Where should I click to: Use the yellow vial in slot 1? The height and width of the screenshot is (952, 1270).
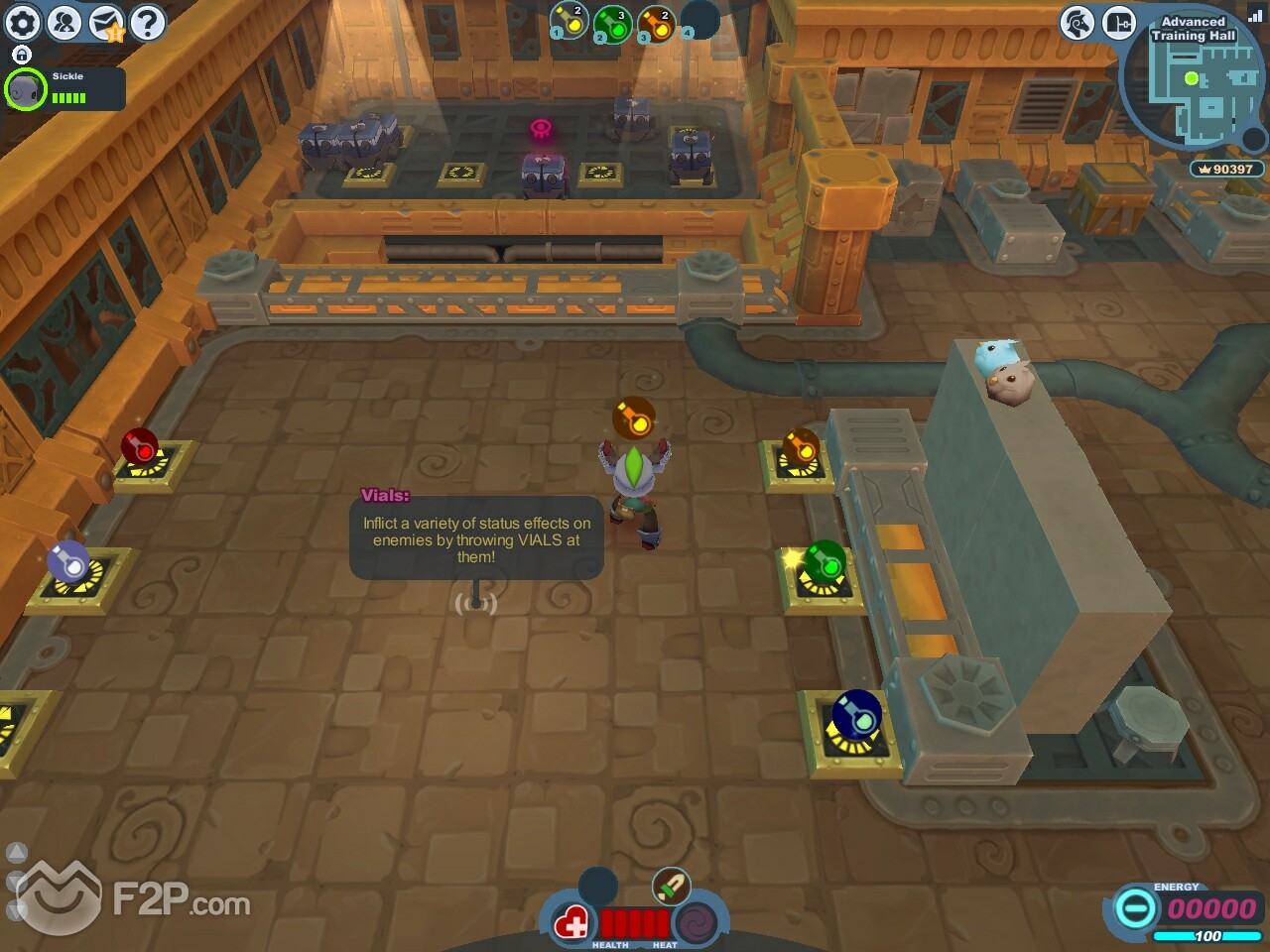click(570, 22)
